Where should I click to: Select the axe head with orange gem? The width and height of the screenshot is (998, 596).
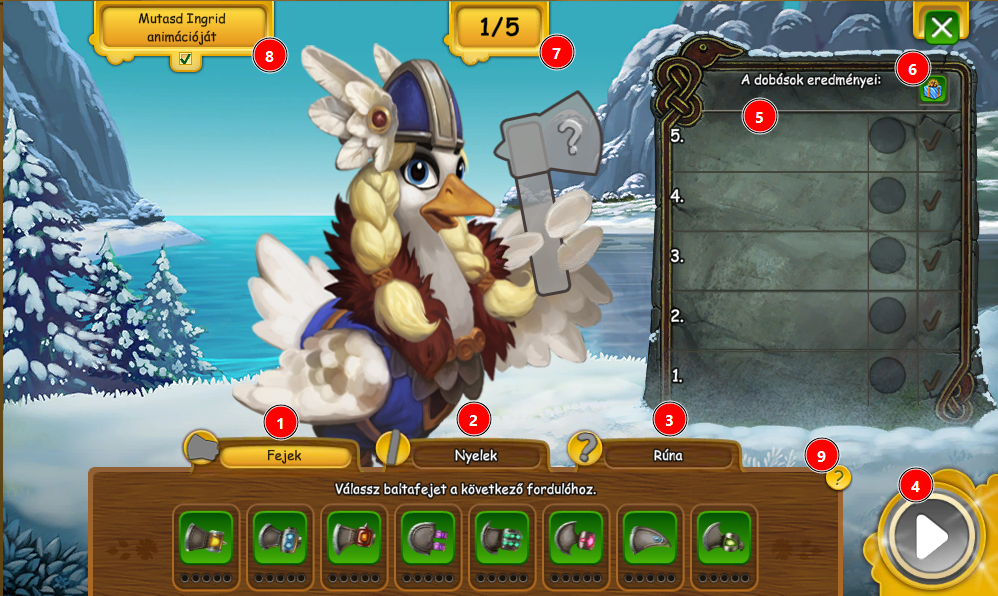click(354, 538)
